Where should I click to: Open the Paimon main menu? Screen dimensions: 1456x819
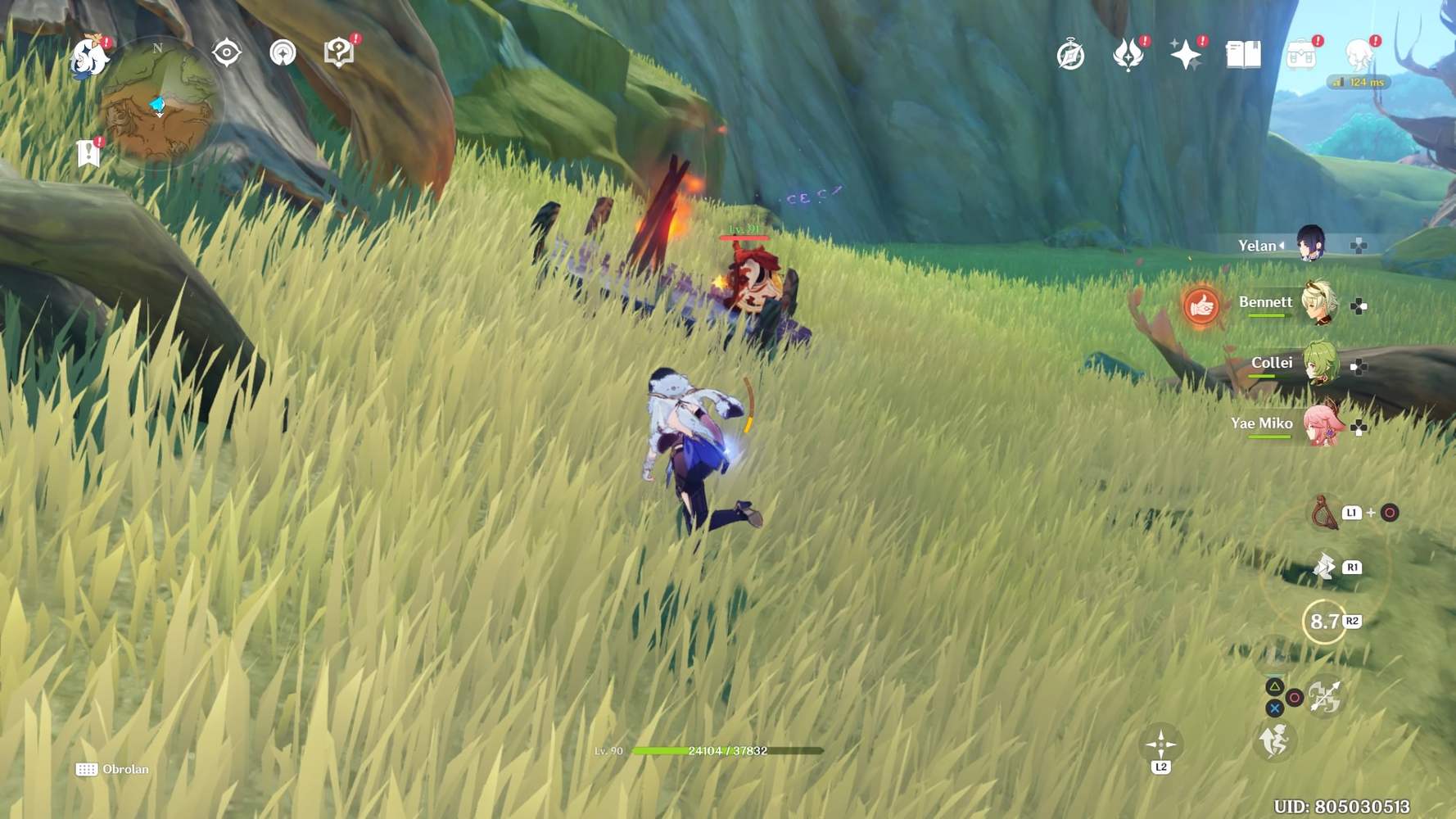pyautogui.click(x=88, y=56)
